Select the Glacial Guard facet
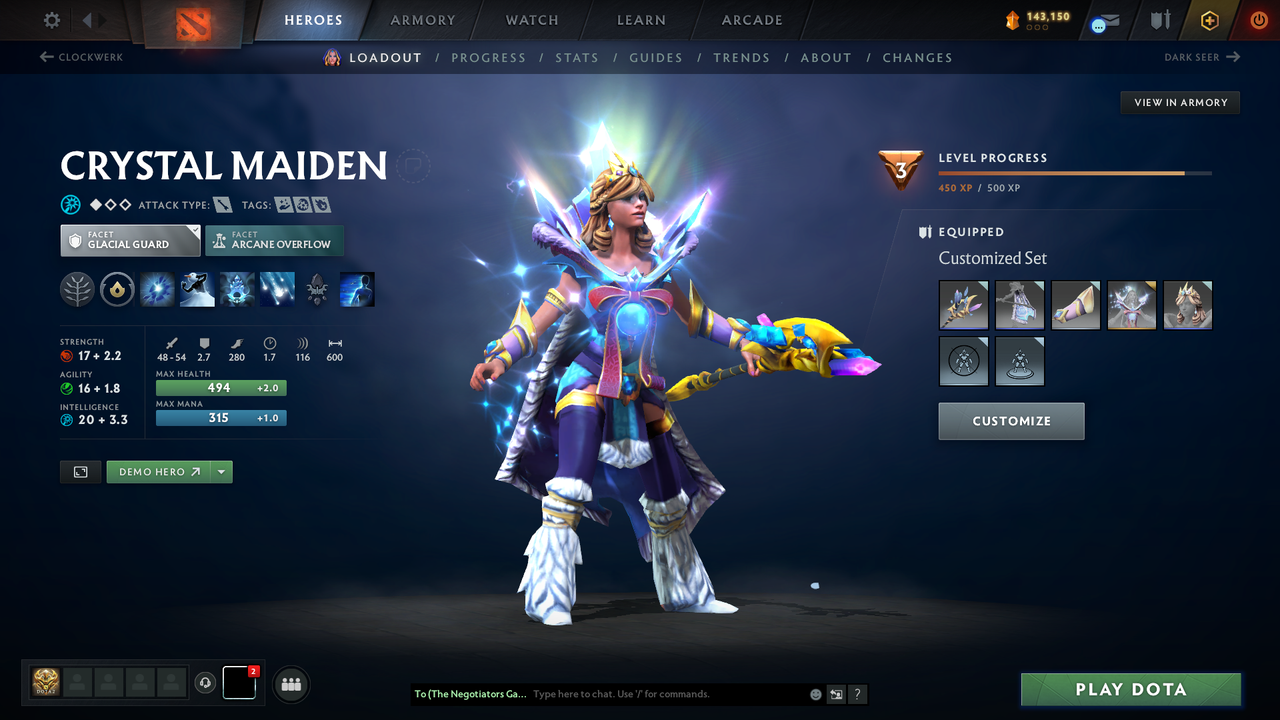This screenshot has width=1280, height=720. tap(130, 240)
